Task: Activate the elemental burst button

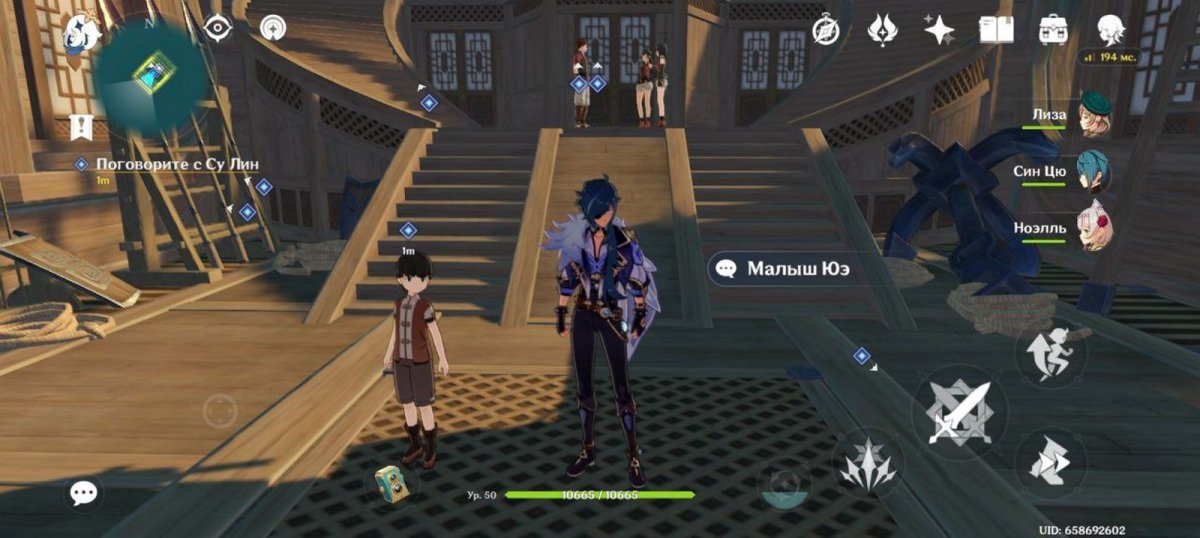Action: tap(786, 487)
